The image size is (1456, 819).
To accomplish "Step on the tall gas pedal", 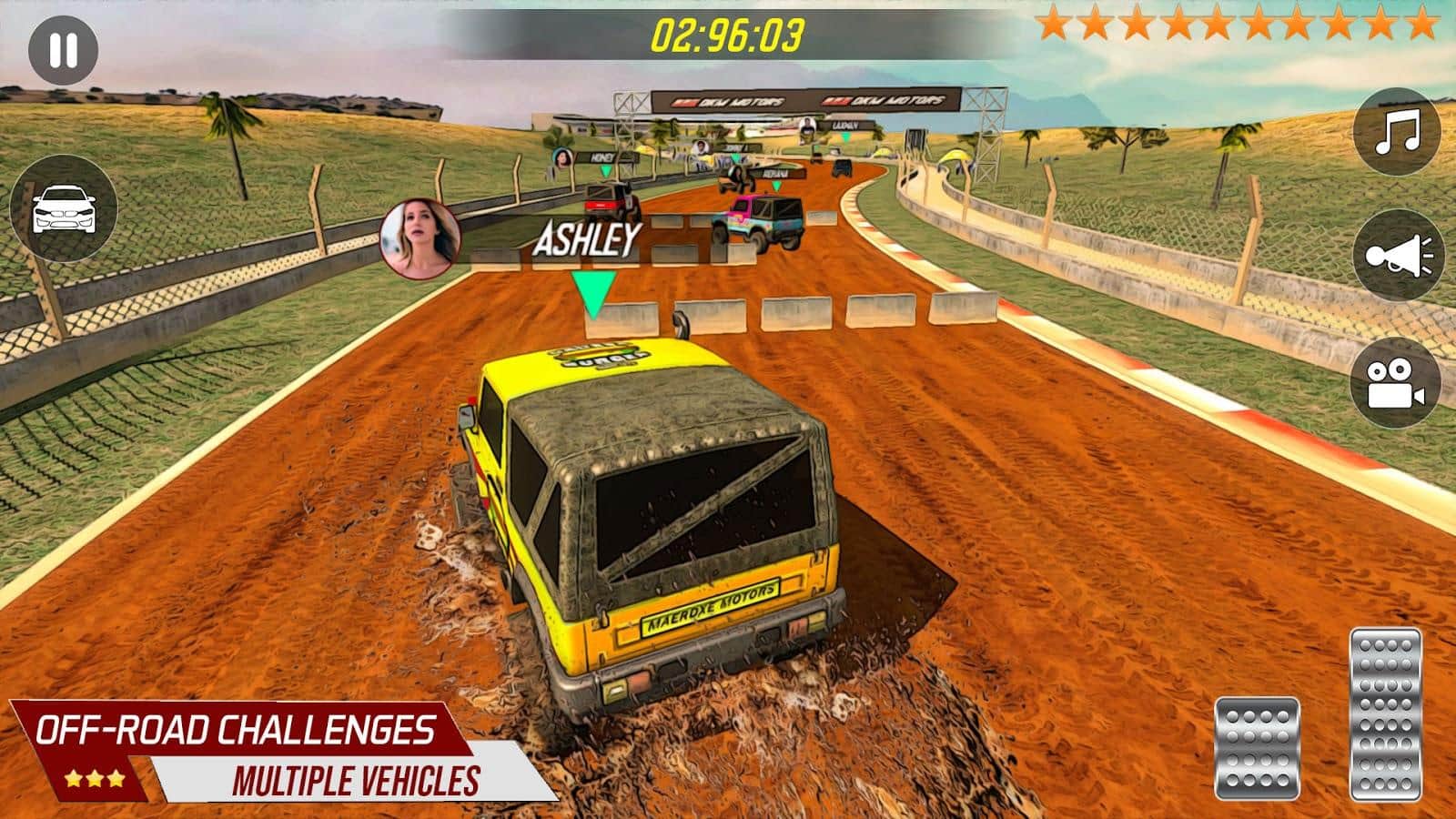I will pos(1385,714).
